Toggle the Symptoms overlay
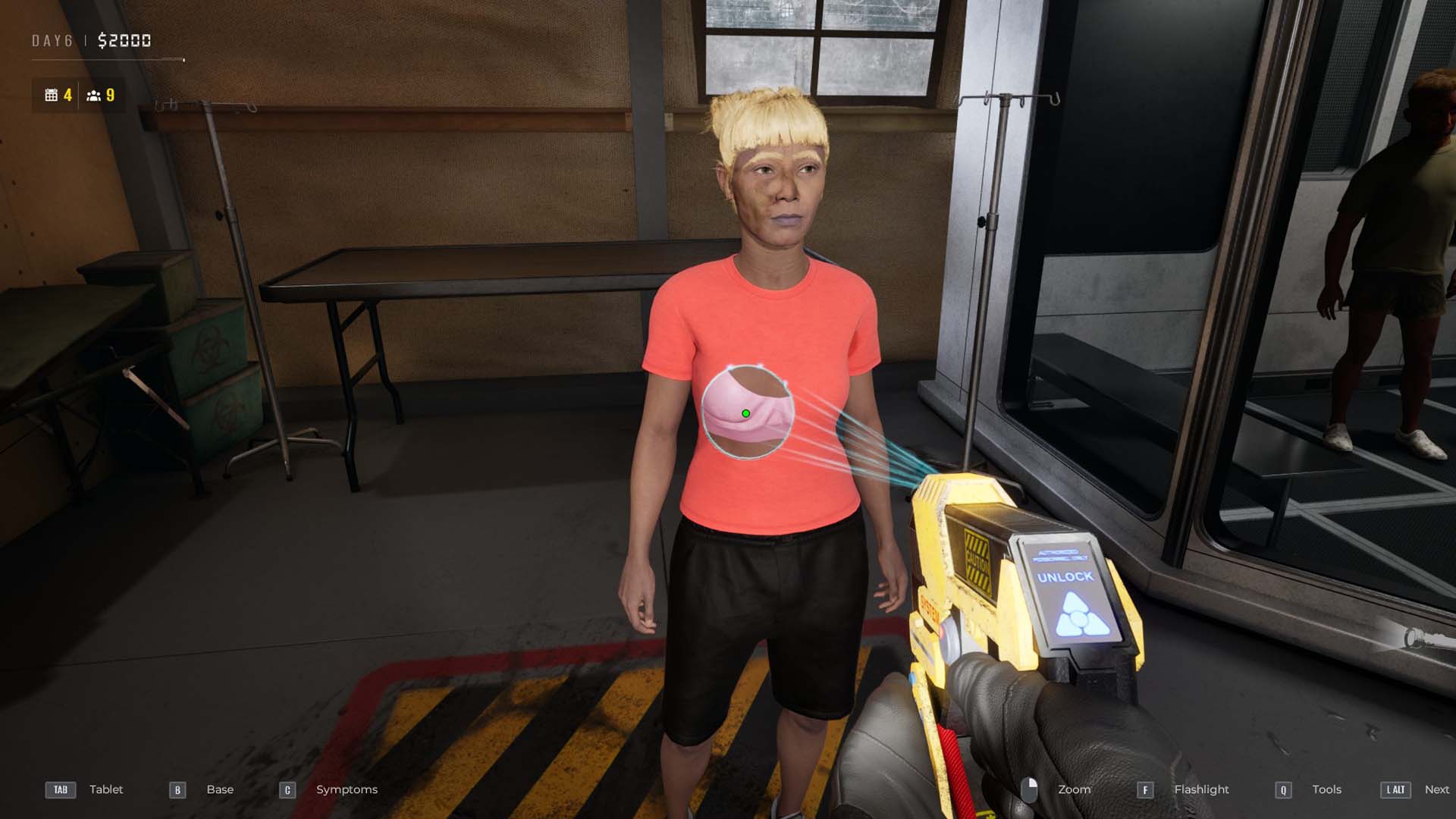 [346, 789]
